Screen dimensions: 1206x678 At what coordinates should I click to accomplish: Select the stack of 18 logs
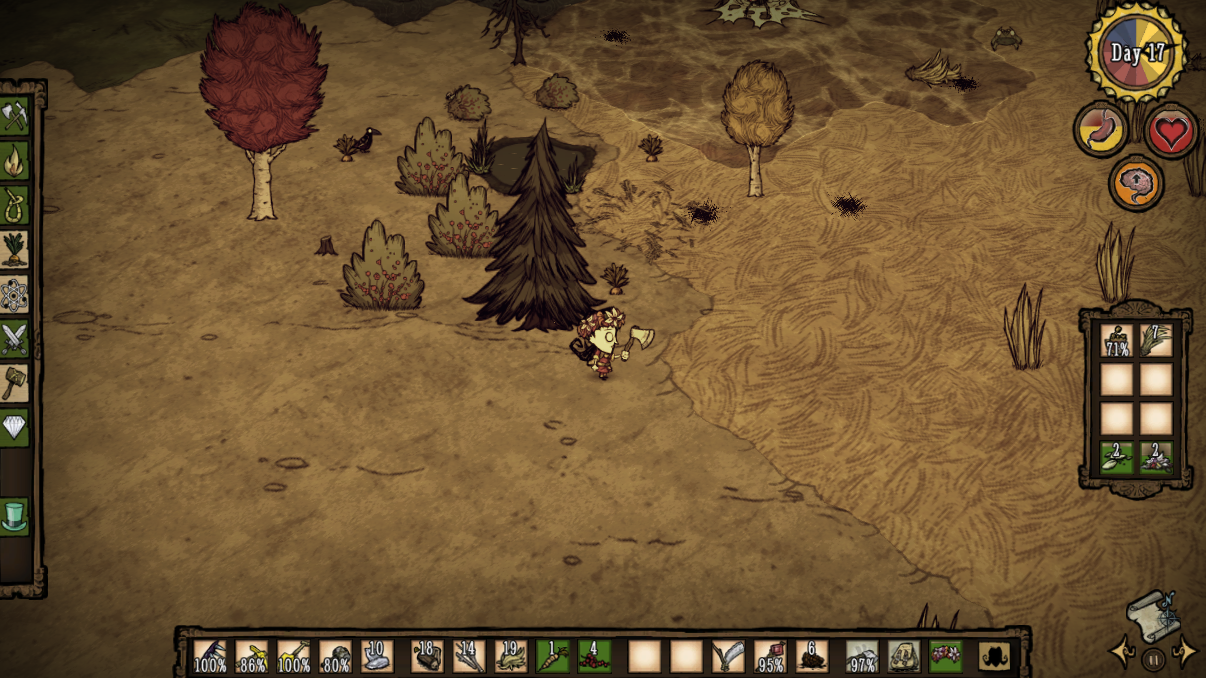pos(428,656)
